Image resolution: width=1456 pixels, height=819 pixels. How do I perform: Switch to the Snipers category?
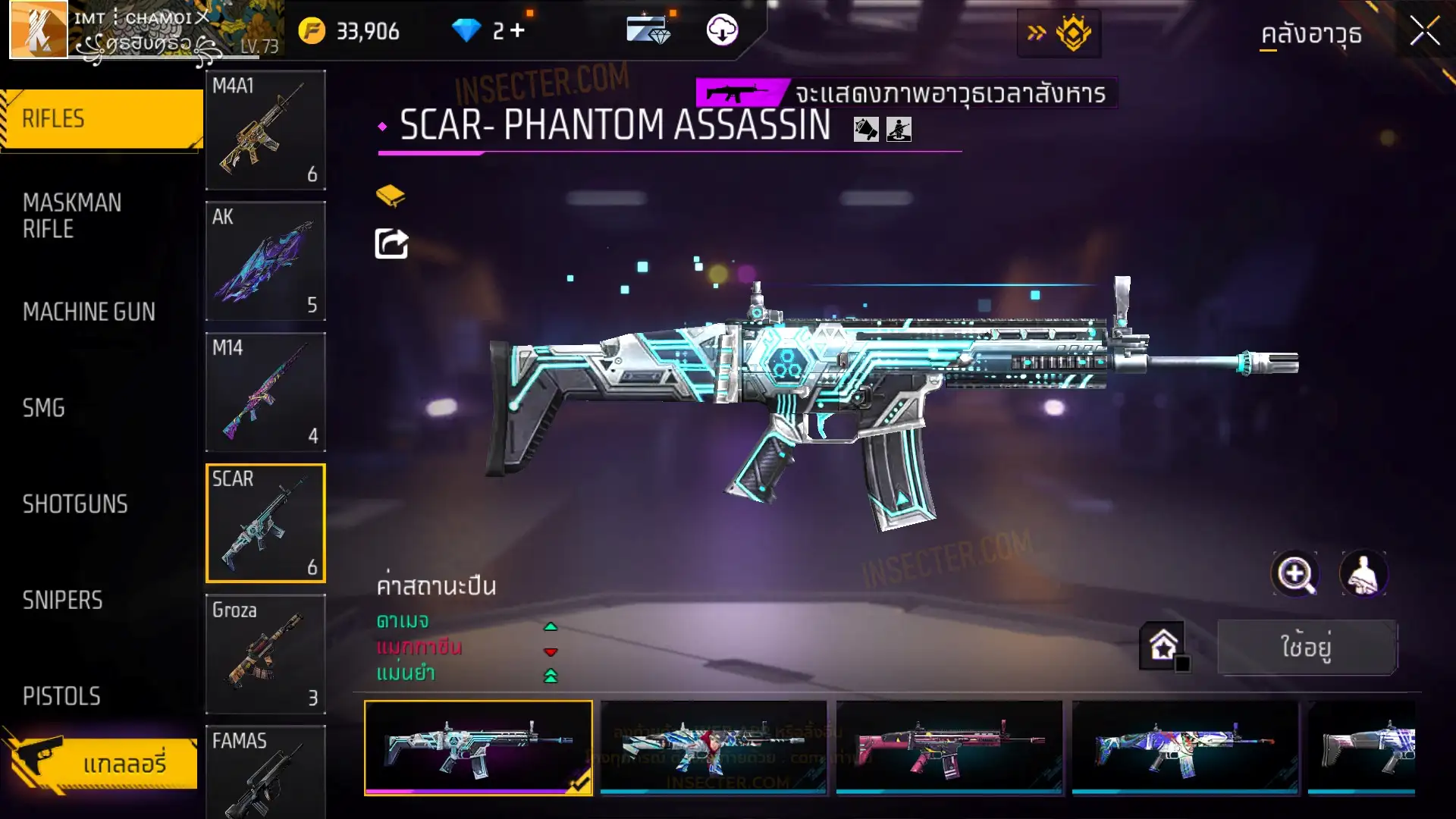pyautogui.click(x=62, y=601)
